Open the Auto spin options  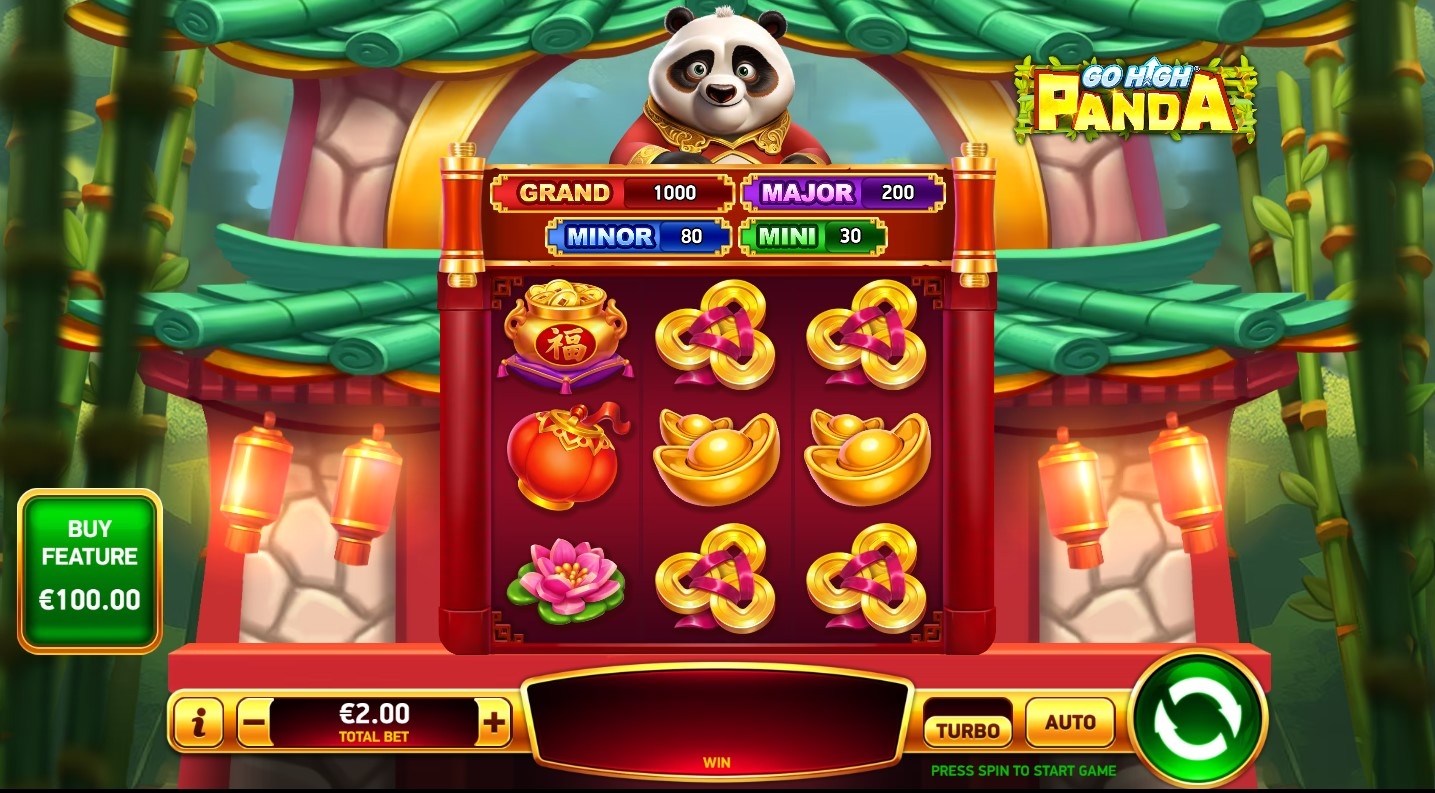1069,723
